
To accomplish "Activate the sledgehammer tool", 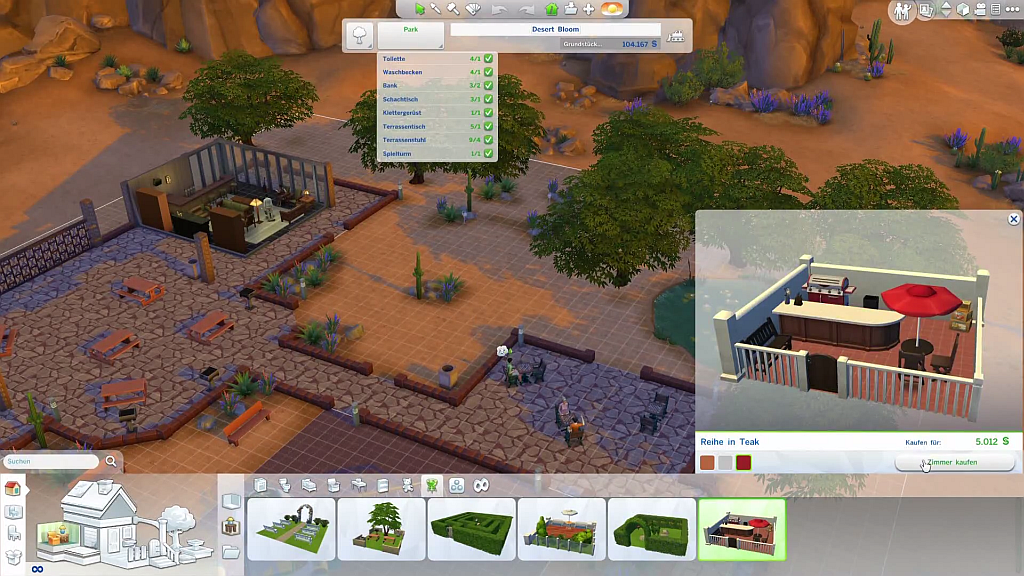I will [x=453, y=9].
